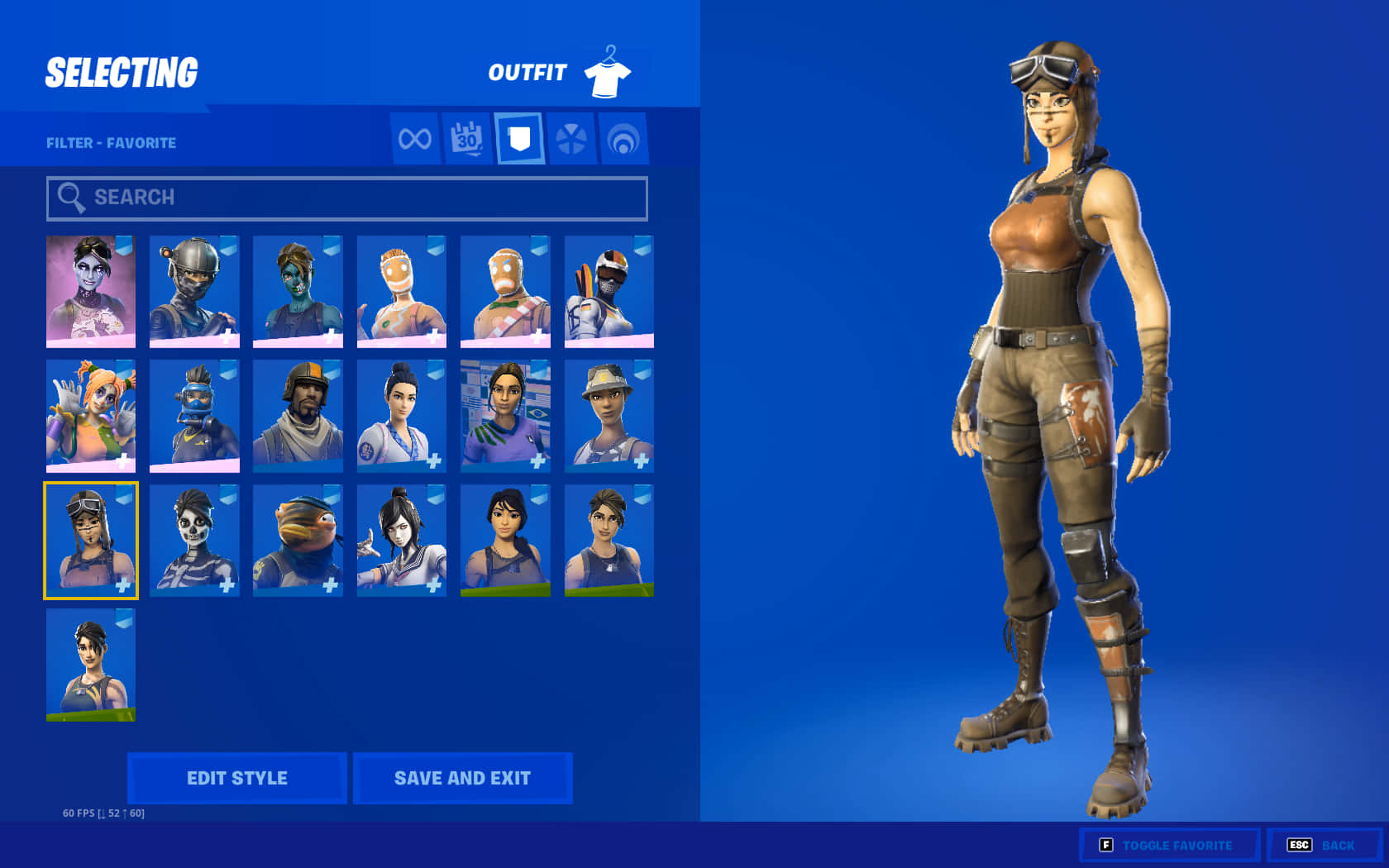
Task: Toggle the favorite ribbon on the Renegade Raider tile
Action: 121,494
